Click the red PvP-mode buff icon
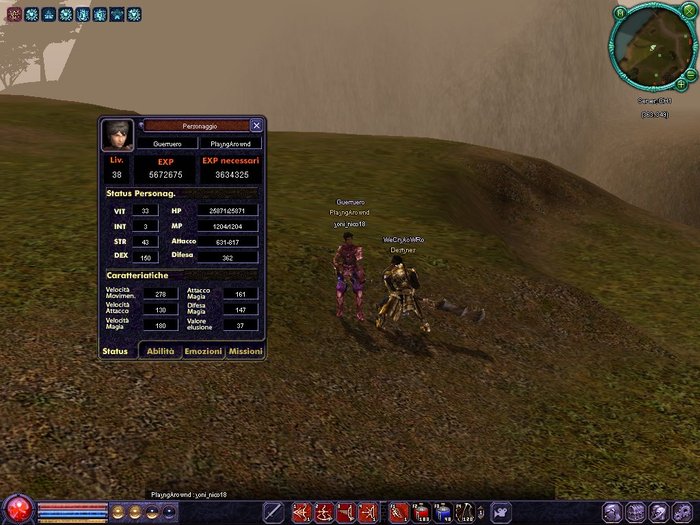This screenshot has width=700, height=525. tap(14, 14)
